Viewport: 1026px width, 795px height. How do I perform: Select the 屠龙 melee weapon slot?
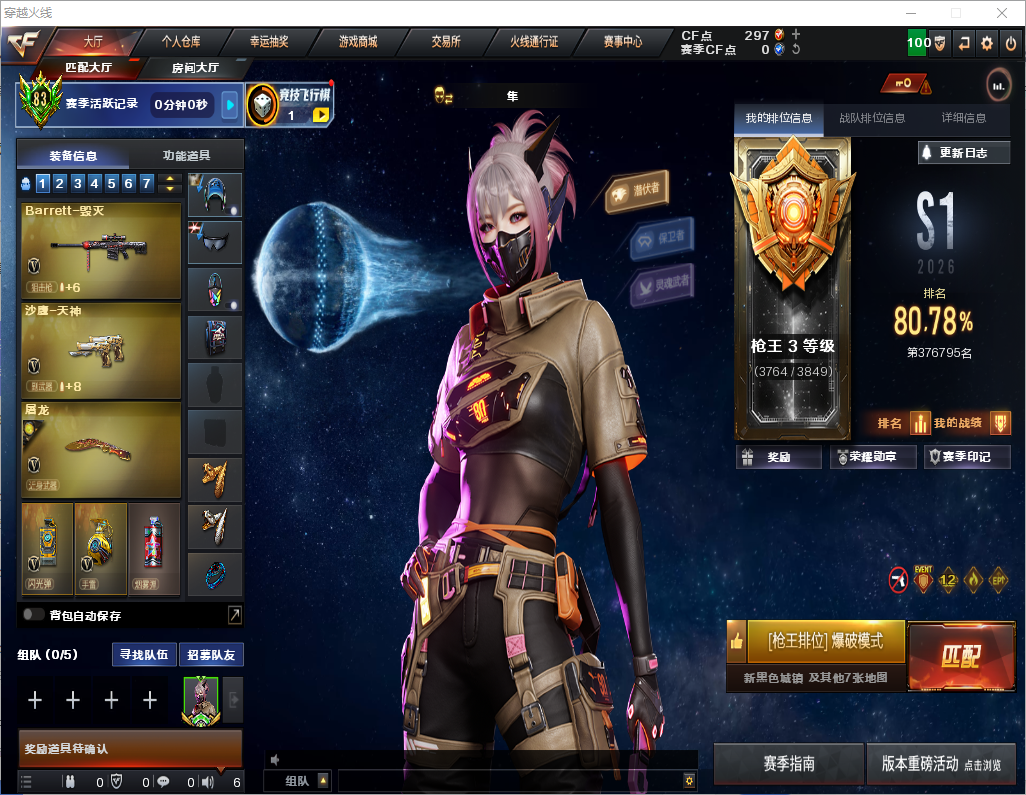pyautogui.click(x=100, y=449)
